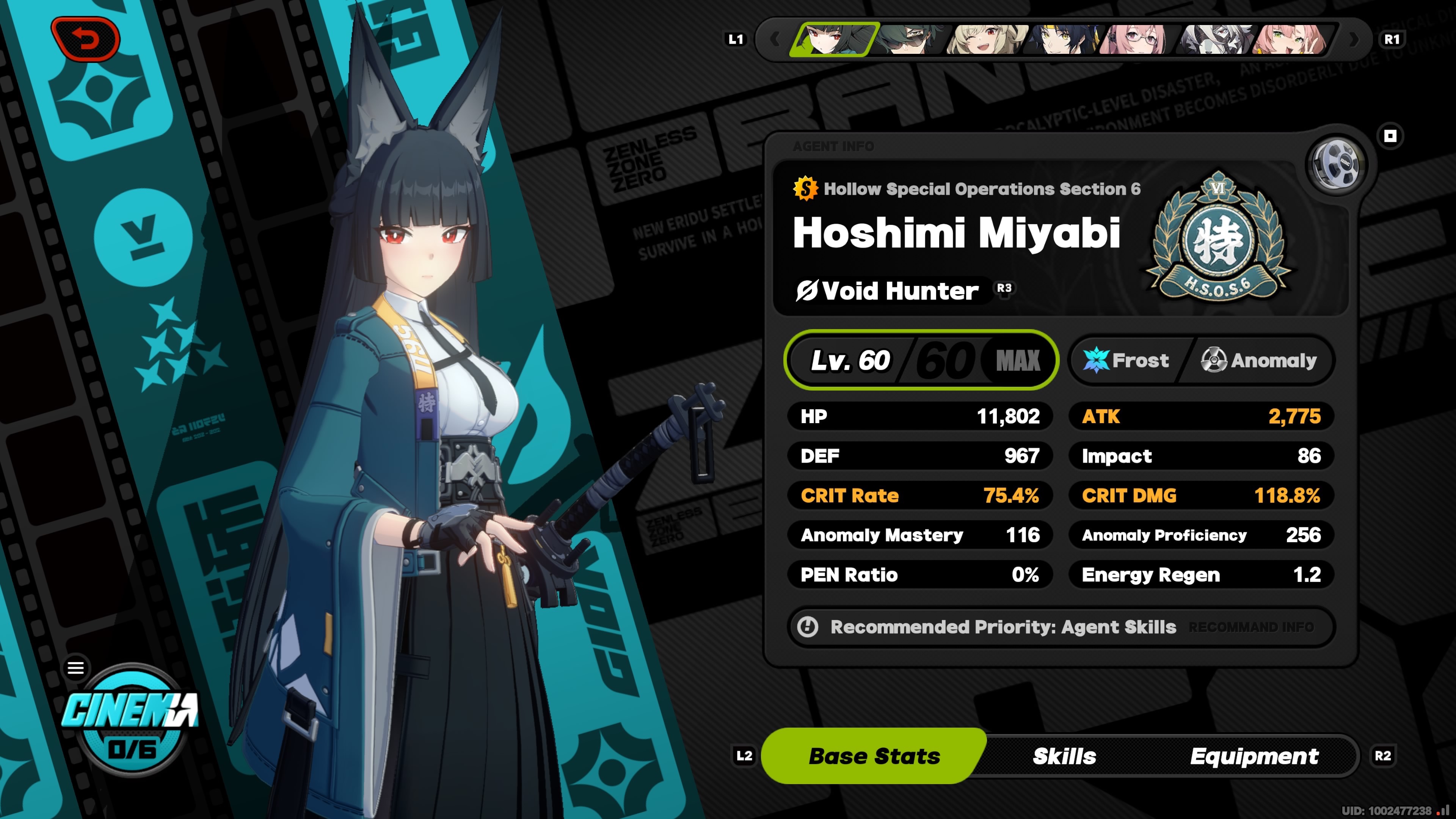Viewport: 1456px width, 819px height.
Task: Click the hamburger list icon above Cinema
Action: pyautogui.click(x=76, y=668)
